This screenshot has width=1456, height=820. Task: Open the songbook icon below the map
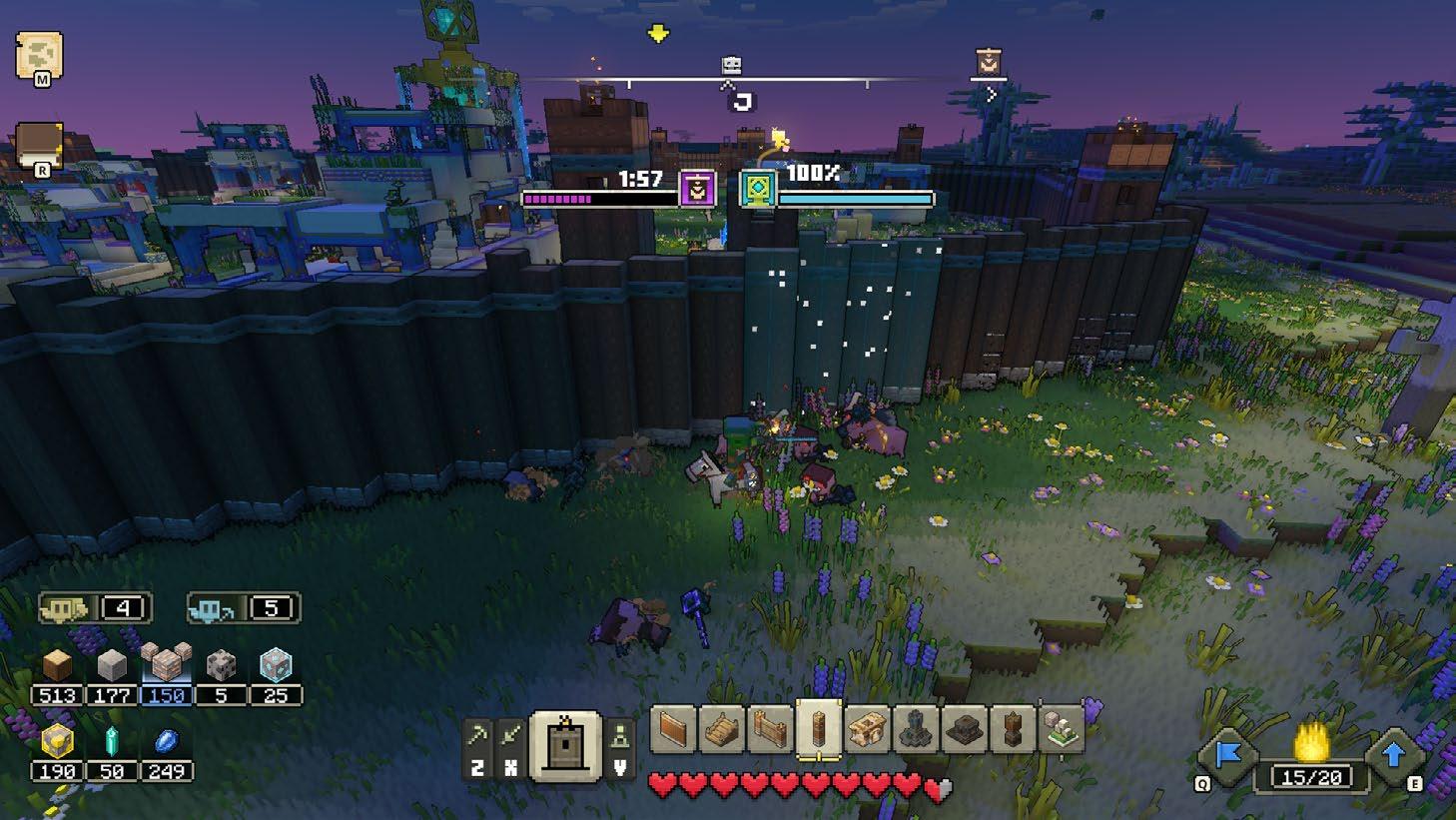(x=39, y=147)
